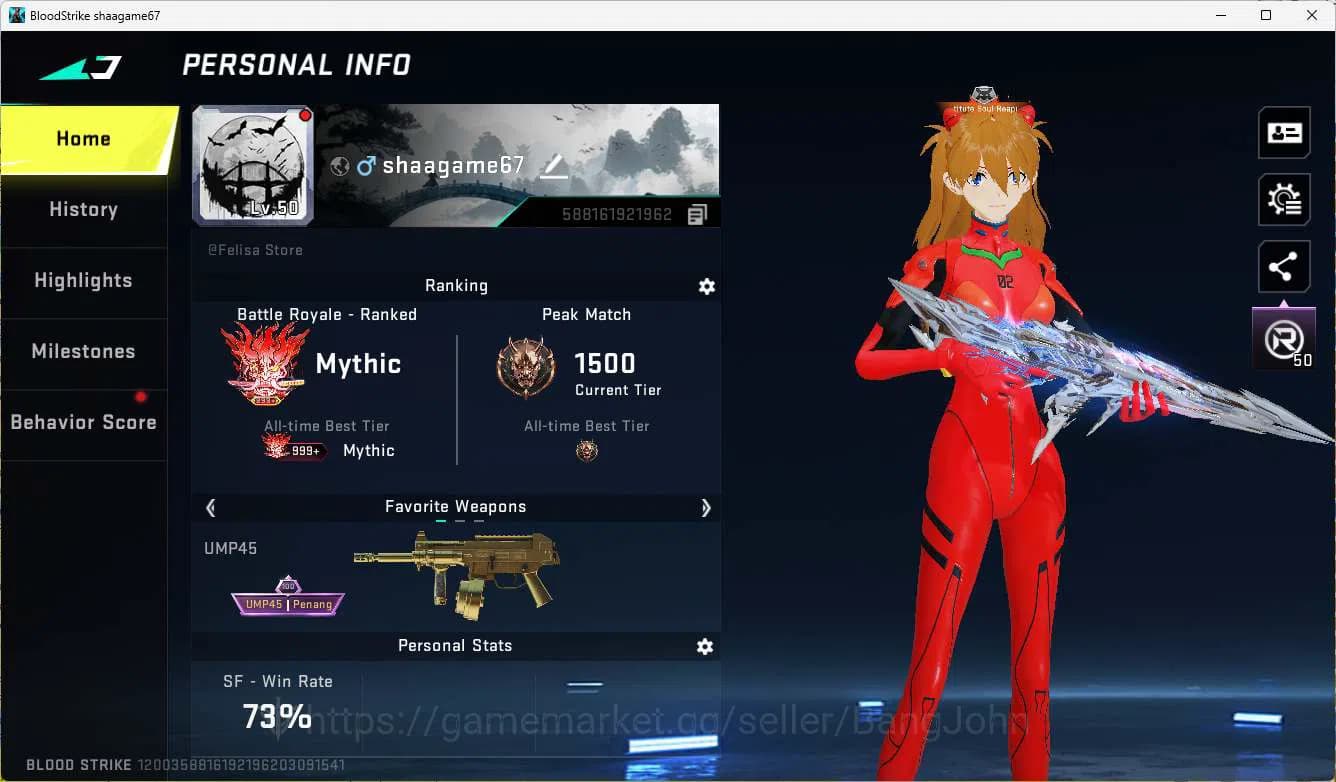Click the Favorite Weapons page indicator dots
The height and width of the screenshot is (782, 1336).
click(456, 522)
